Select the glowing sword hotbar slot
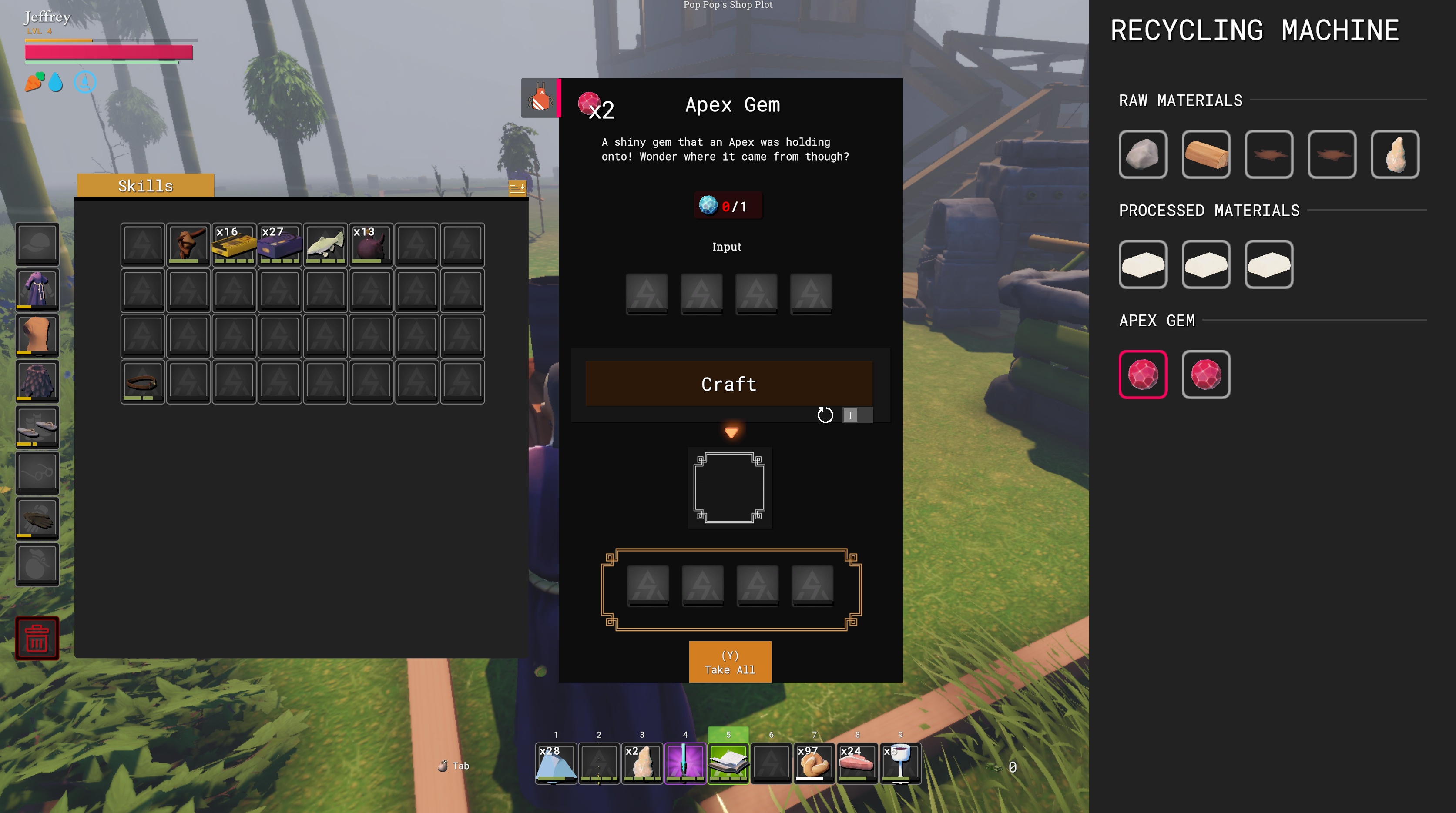This screenshot has width=1456, height=813. 685,763
